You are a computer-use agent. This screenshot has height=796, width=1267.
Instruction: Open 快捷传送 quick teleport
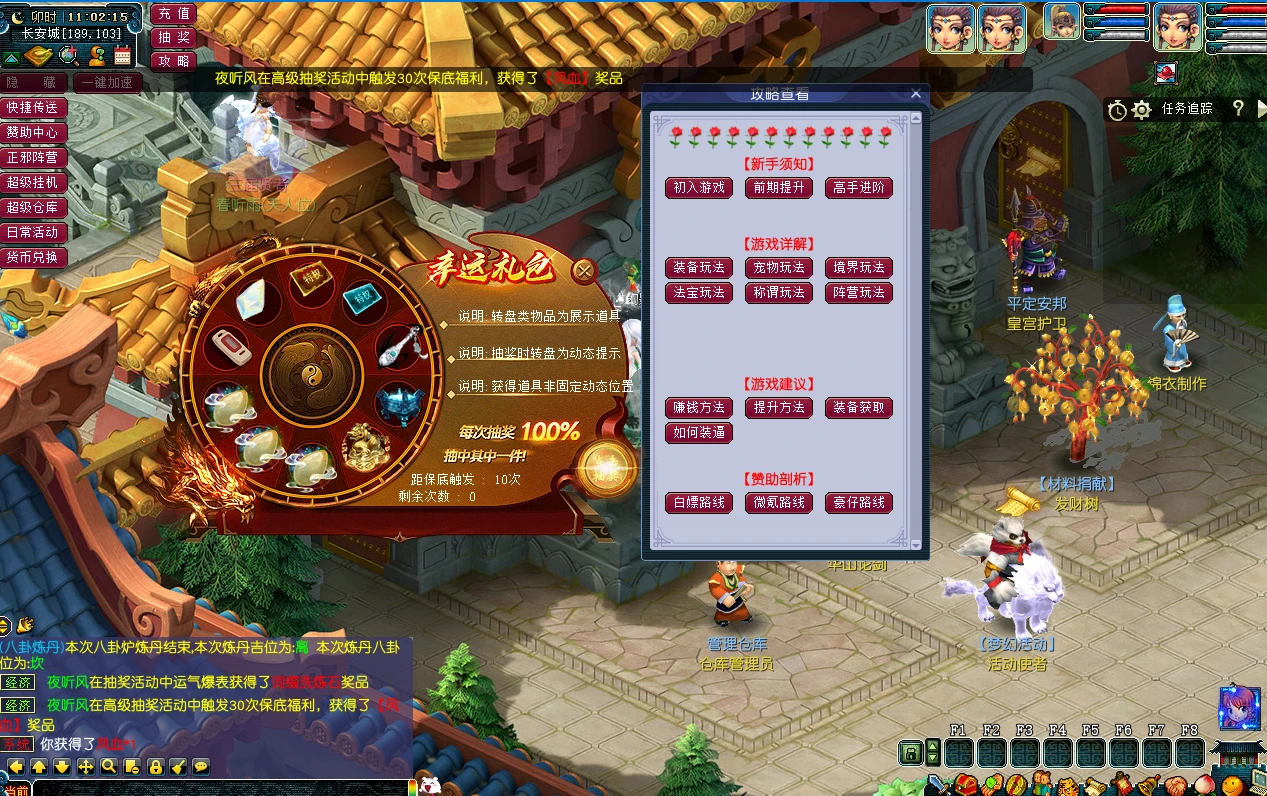pos(32,107)
